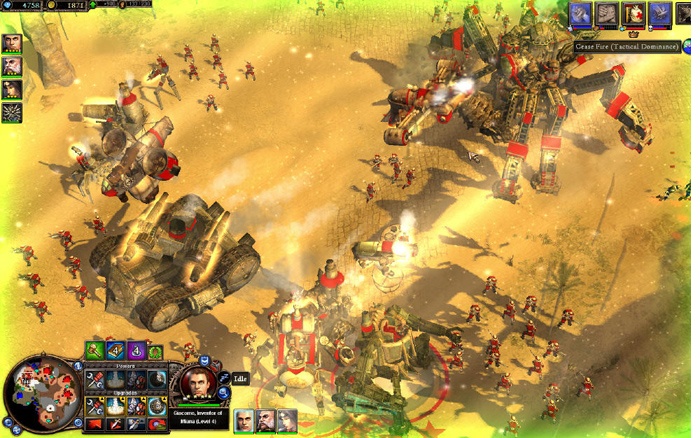This screenshot has height=438, width=700.
Task: Open the green wreath tab above the command panel
Action: (157, 351)
